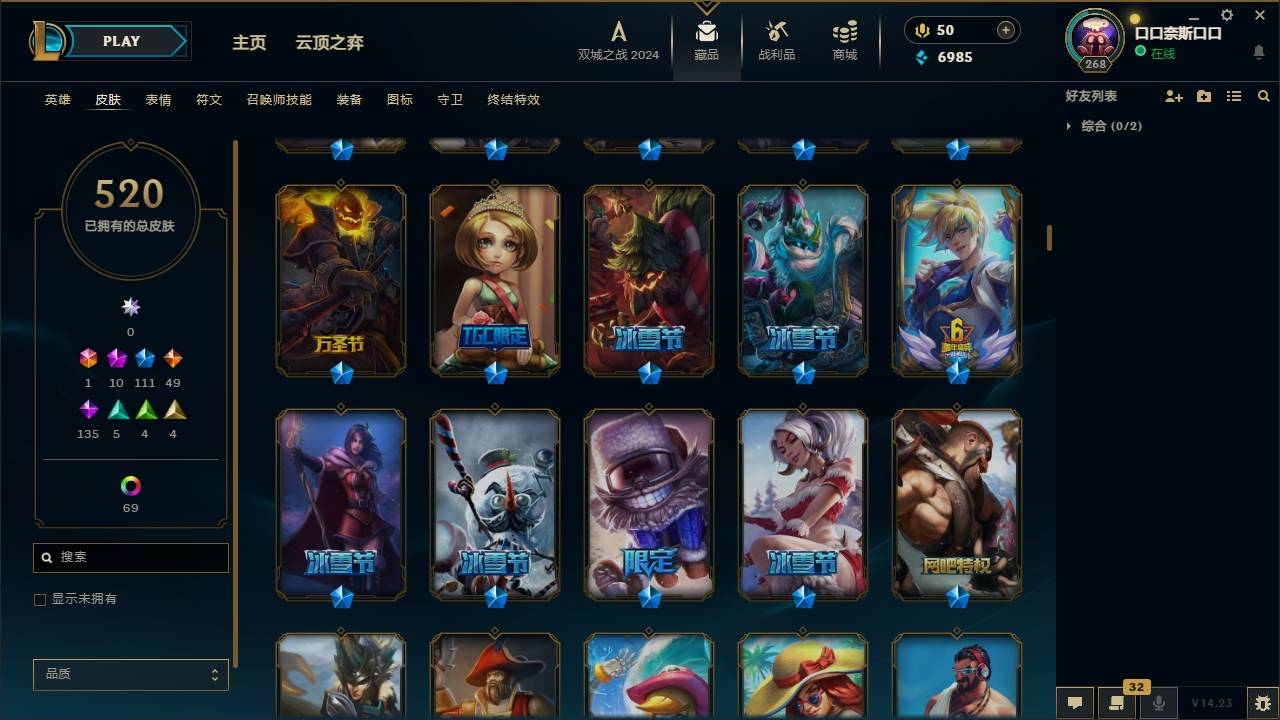This screenshot has height=720, width=1280.
Task: Open the chat bubble icon
Action: pyautogui.click(x=1075, y=703)
